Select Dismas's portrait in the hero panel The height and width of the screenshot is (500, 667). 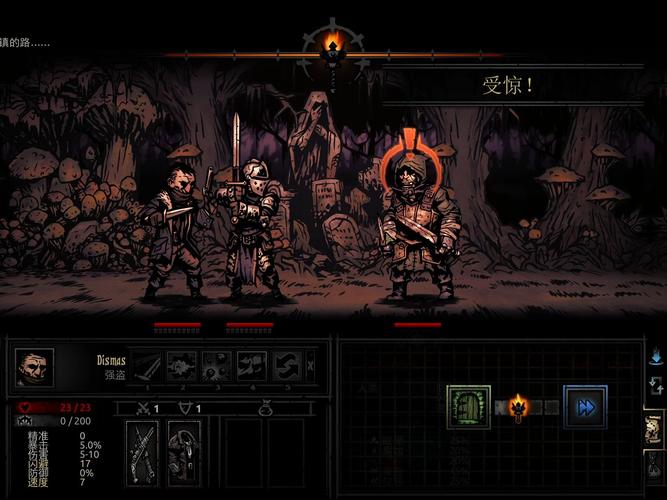[x=35, y=367]
